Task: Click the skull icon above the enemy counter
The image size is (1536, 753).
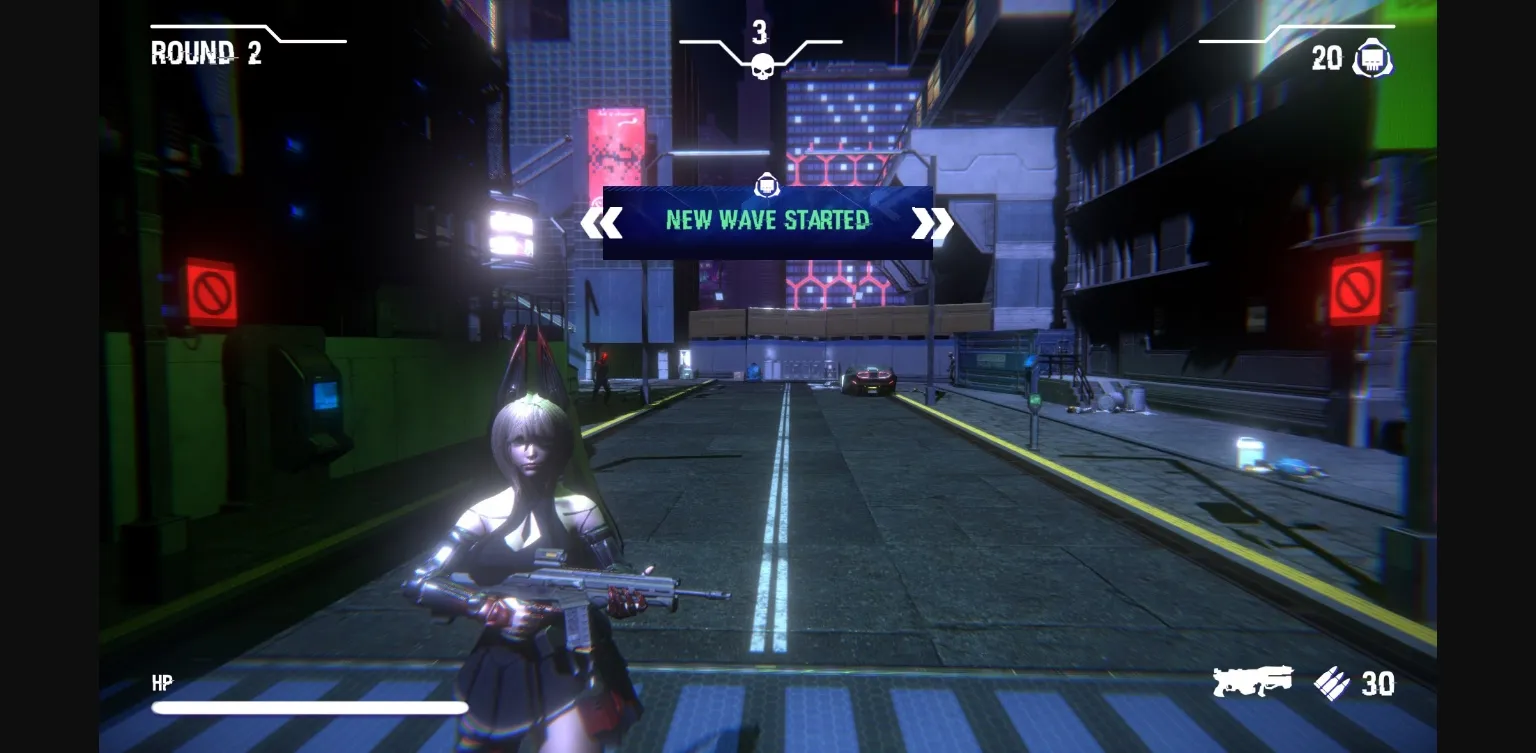Action: pos(761,67)
